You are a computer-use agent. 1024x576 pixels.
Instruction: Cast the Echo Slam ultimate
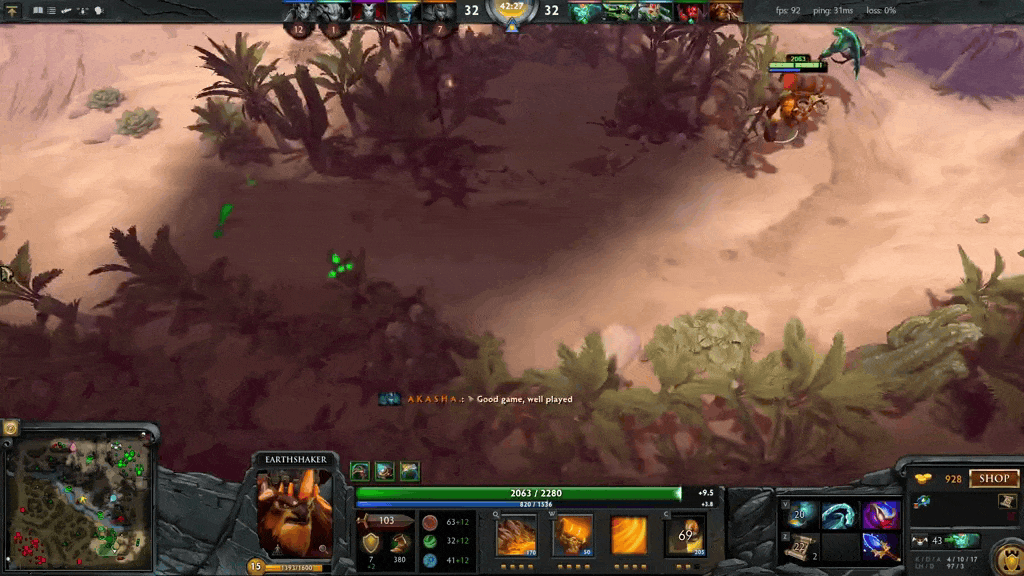point(686,535)
